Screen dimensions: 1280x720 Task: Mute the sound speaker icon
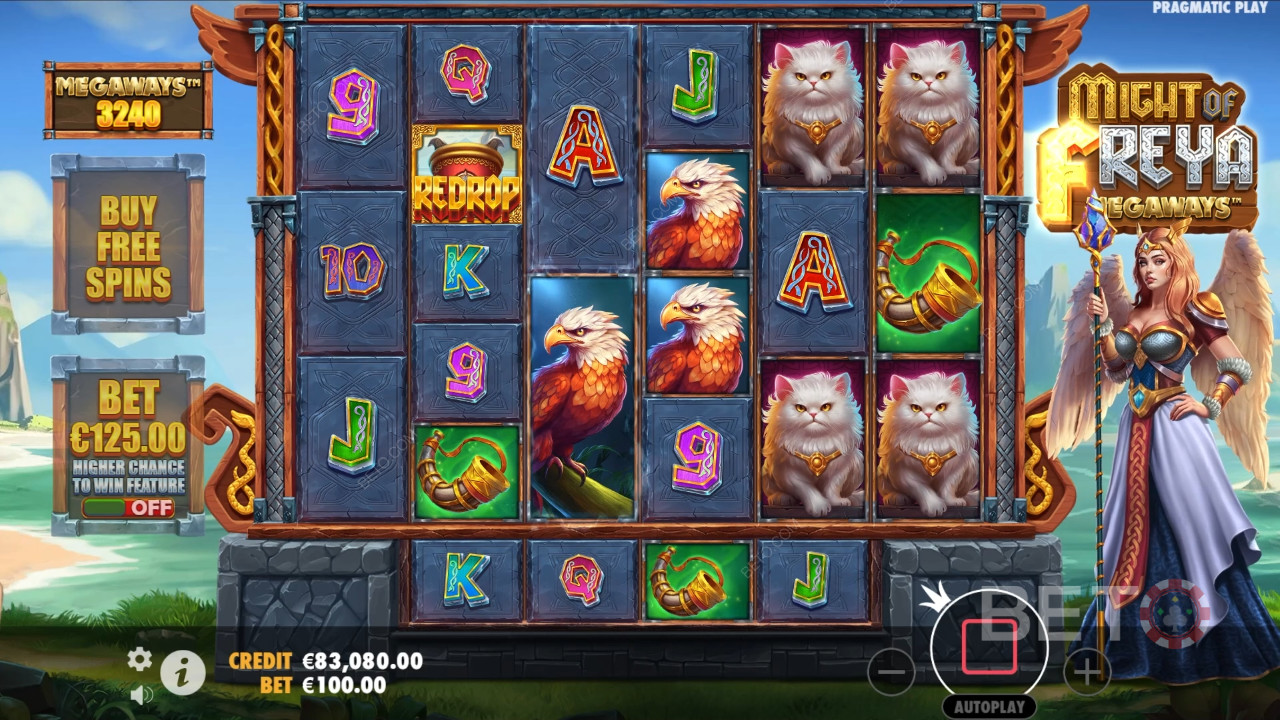(x=141, y=693)
